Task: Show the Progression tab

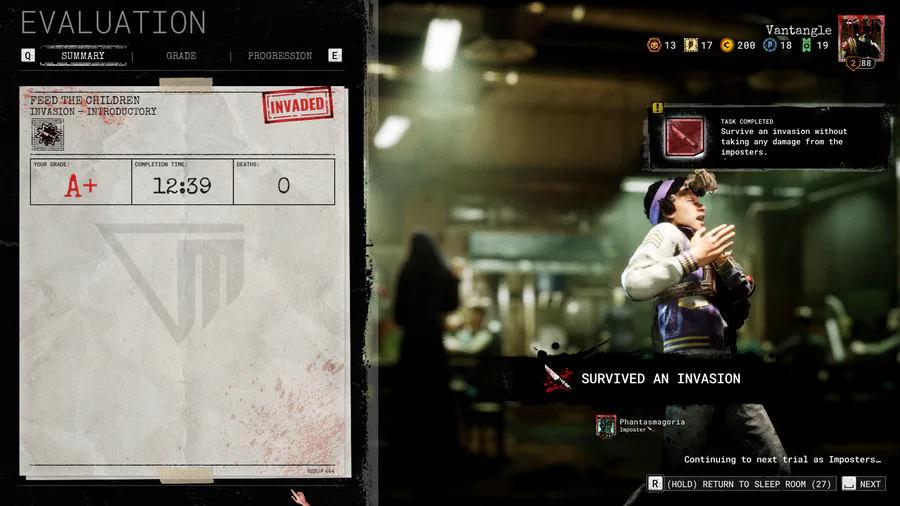Action: 279,56
